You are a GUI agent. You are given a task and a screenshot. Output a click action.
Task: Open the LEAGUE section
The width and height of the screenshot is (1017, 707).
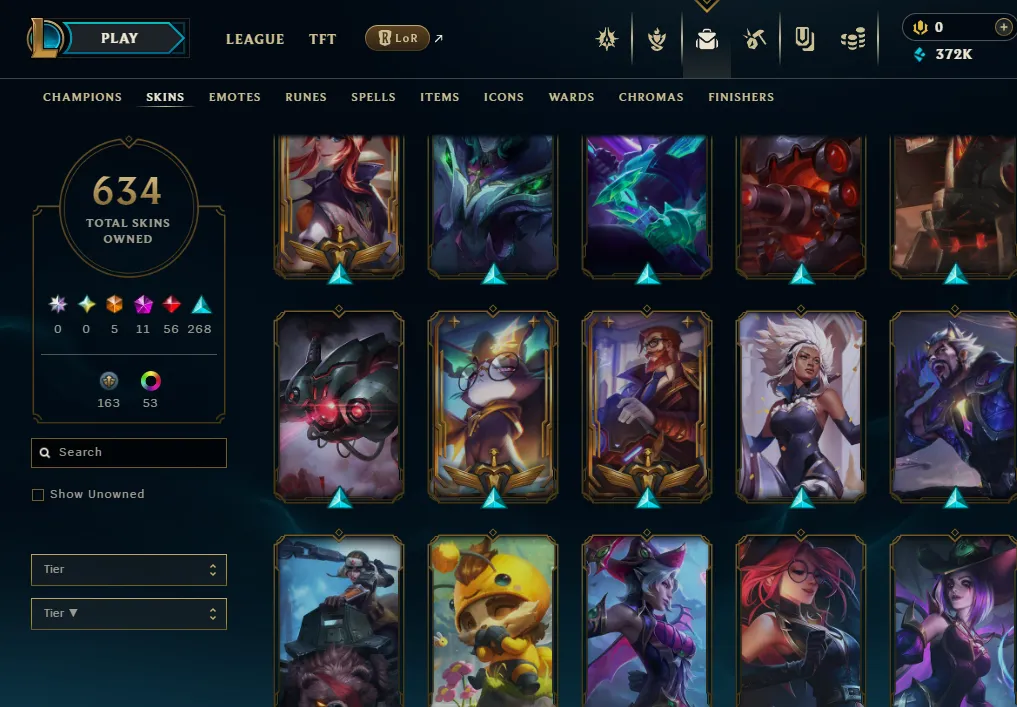255,39
